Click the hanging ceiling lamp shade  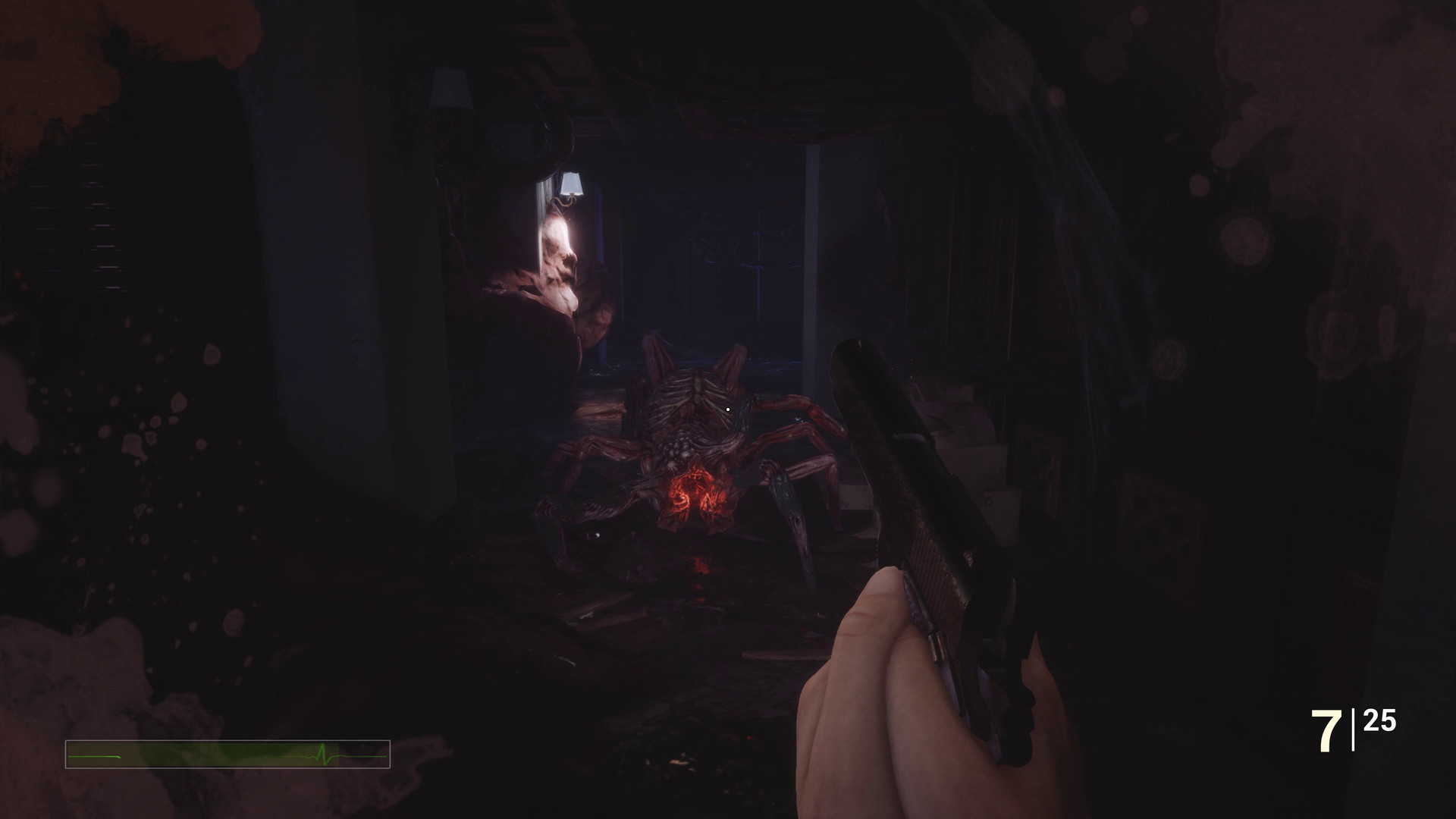573,184
